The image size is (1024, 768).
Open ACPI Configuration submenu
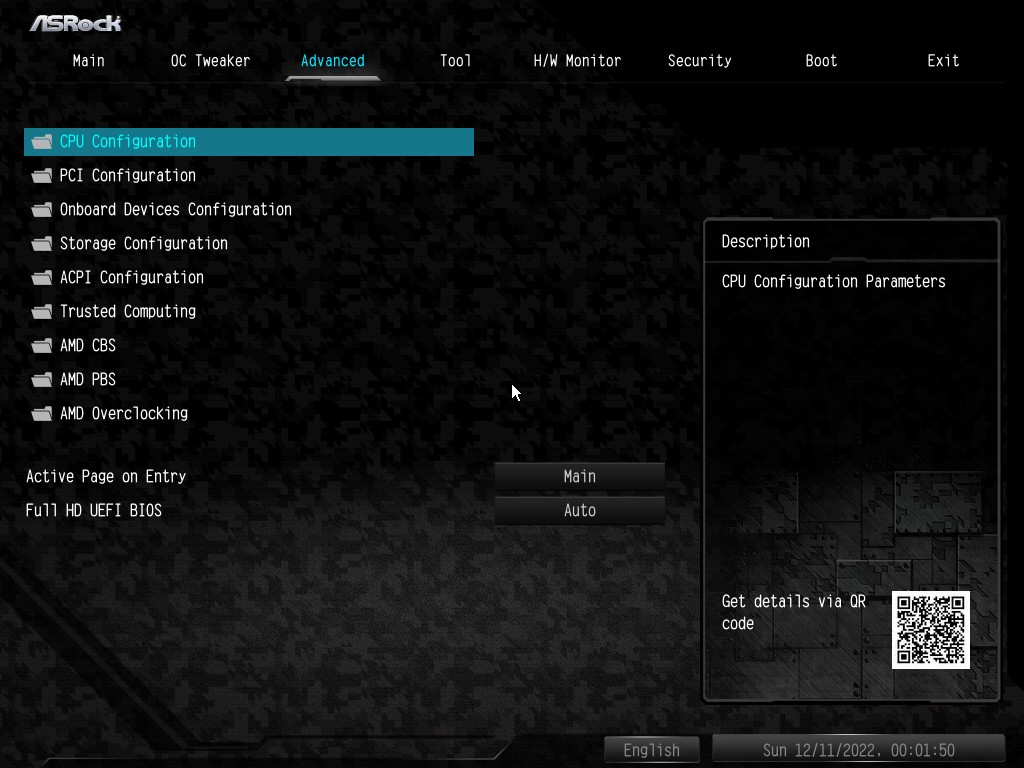click(x=131, y=278)
